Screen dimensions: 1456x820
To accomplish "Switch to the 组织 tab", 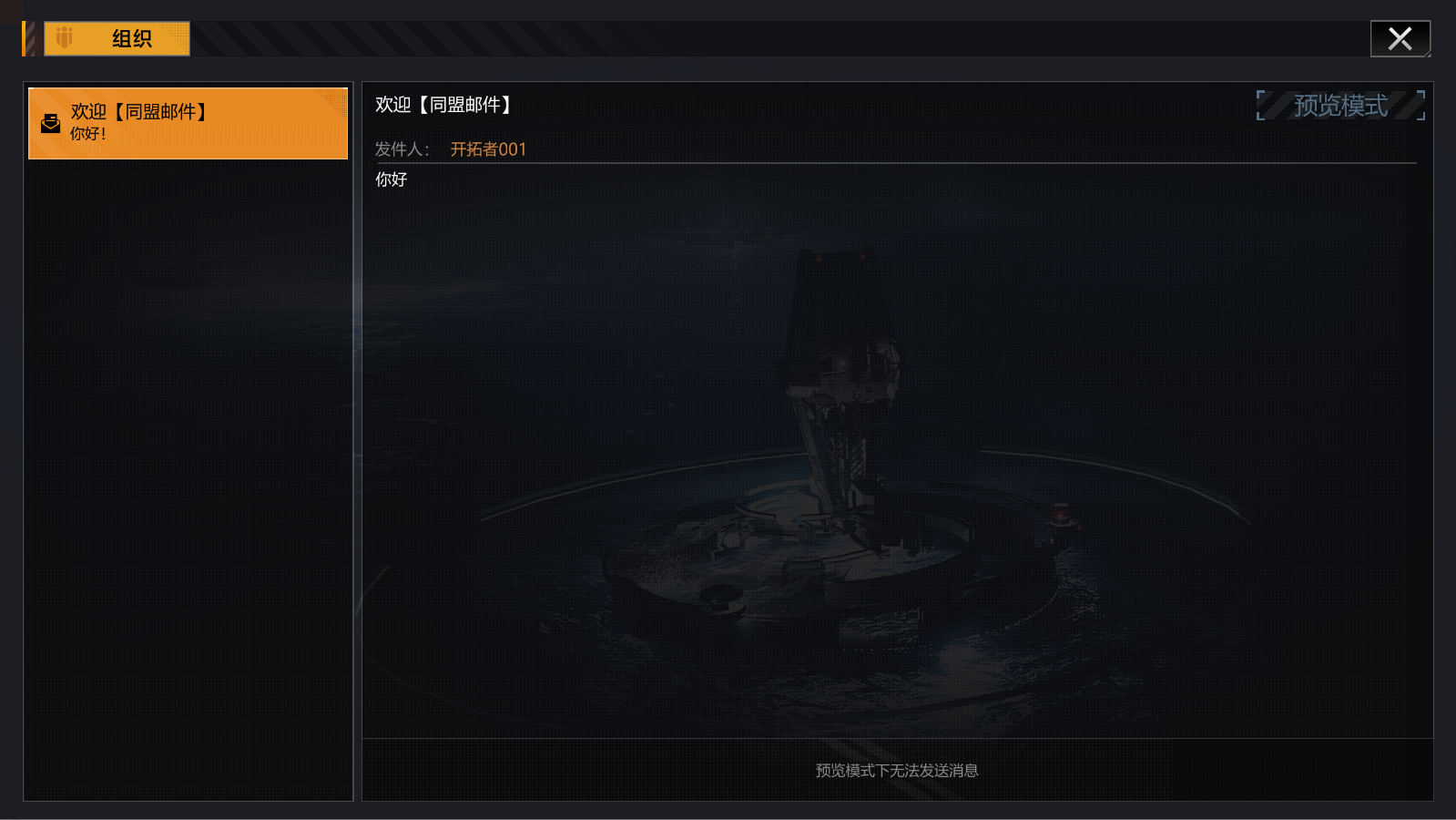I will click(x=123, y=38).
